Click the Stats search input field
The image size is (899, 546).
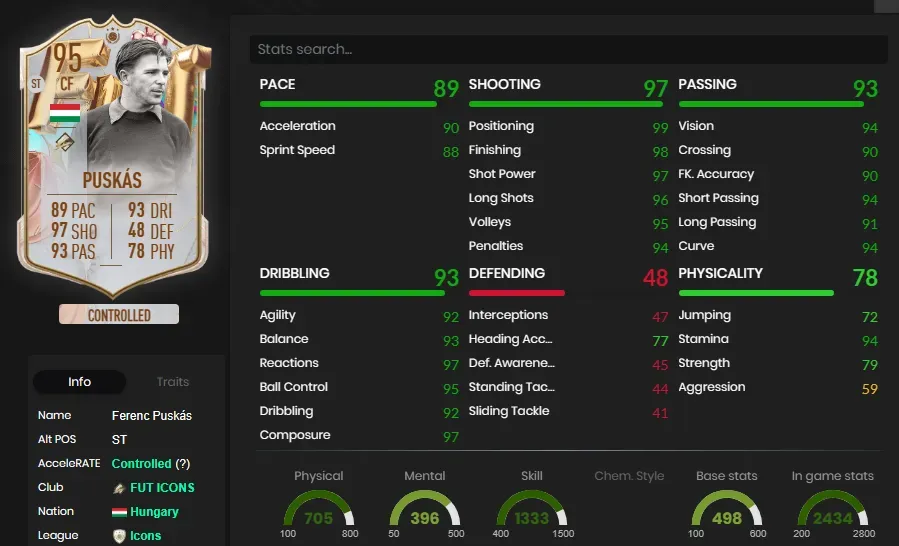568,49
